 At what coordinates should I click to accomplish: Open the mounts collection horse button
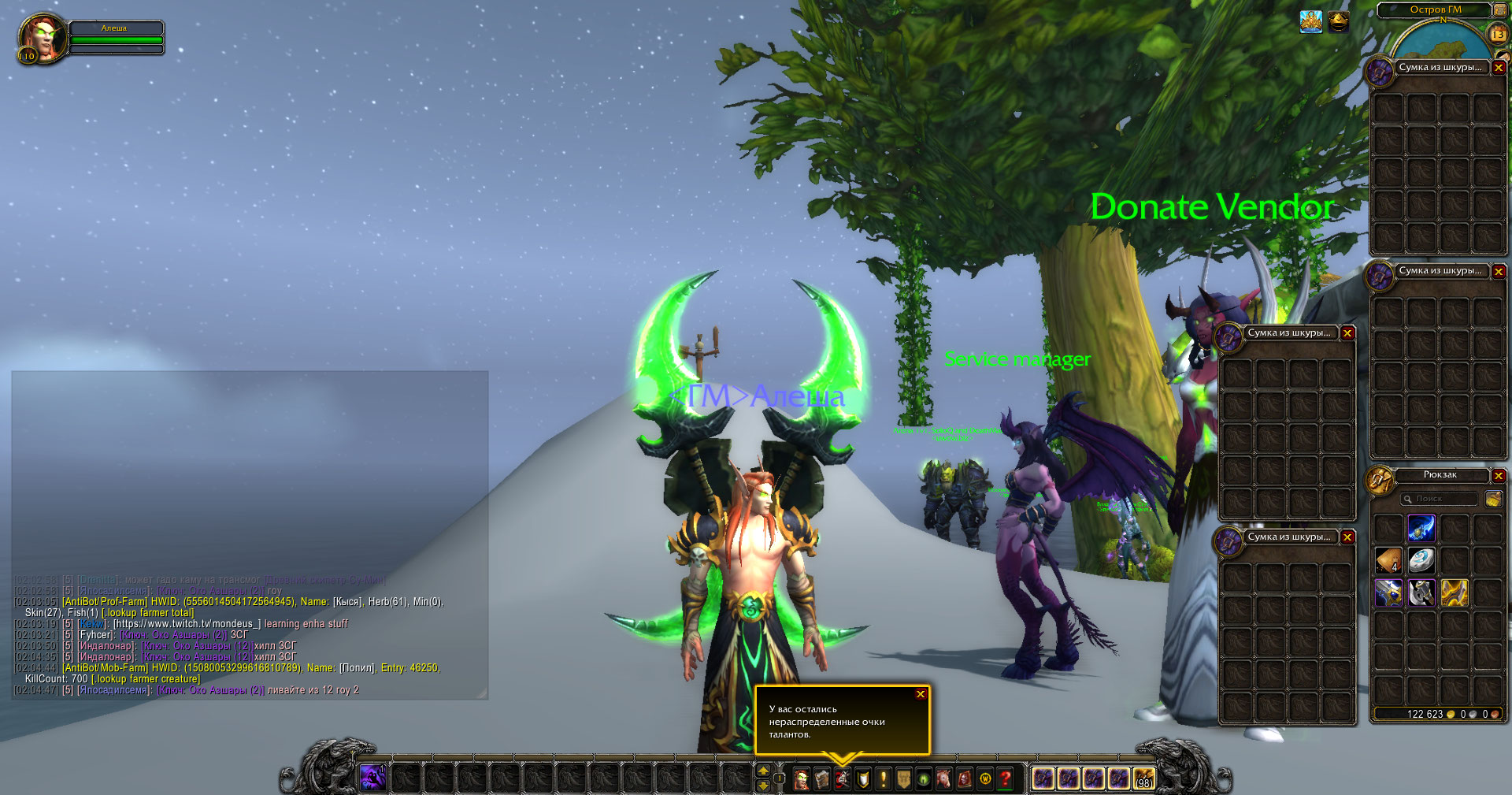click(x=944, y=779)
